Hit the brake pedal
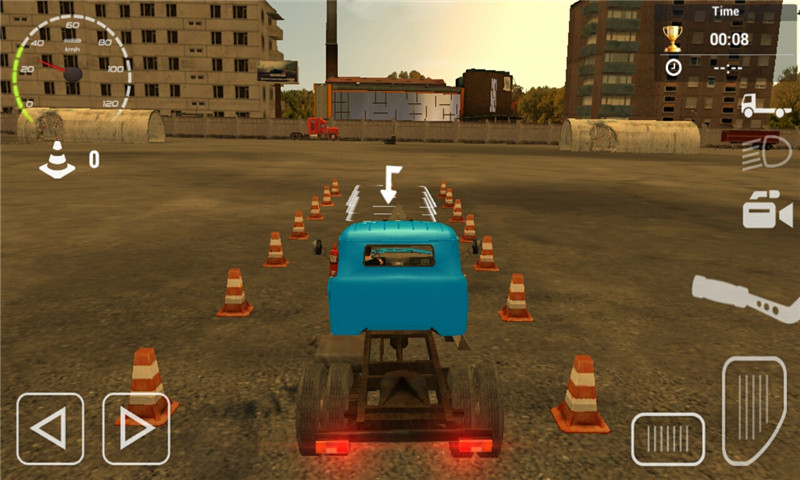 [667, 439]
